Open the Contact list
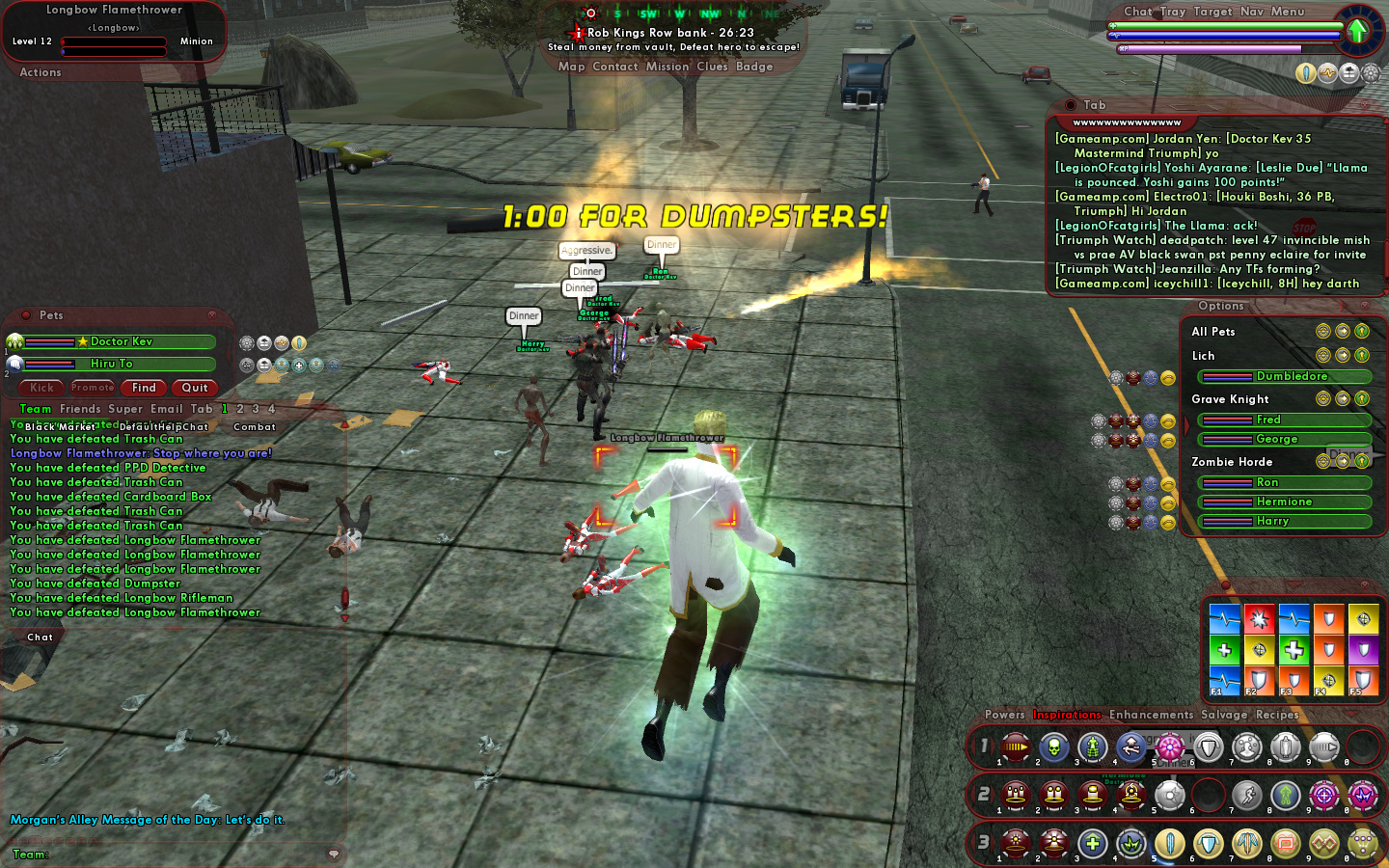This screenshot has height=868, width=1389. (615, 67)
